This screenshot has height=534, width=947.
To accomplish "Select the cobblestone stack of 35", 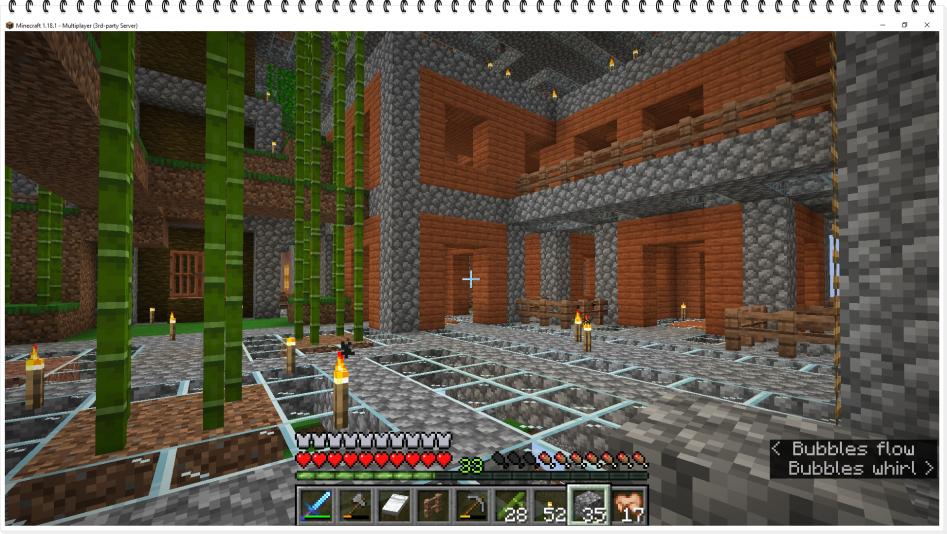I will (x=589, y=506).
